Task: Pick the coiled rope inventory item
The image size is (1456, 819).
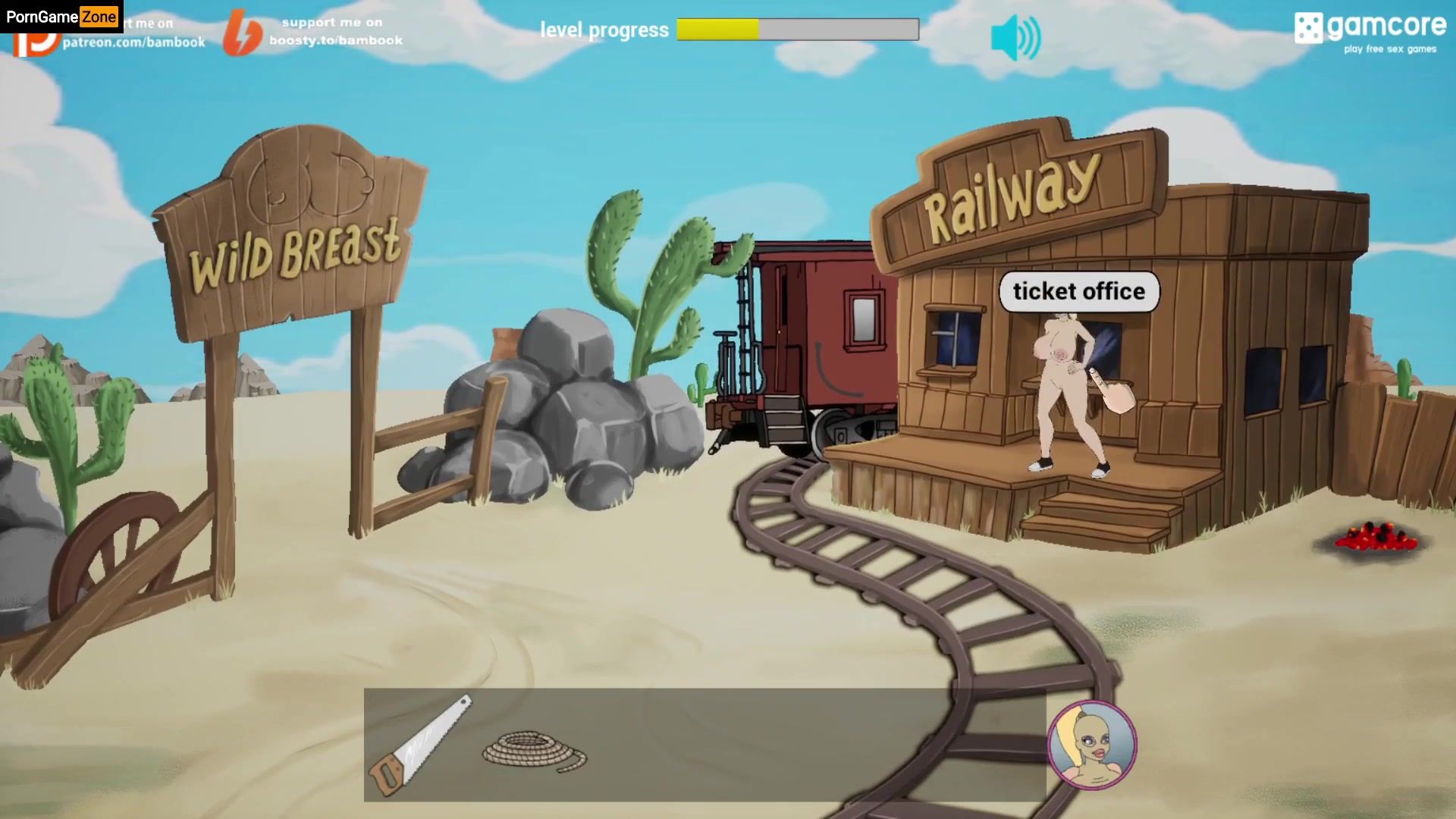Action: coord(534,751)
